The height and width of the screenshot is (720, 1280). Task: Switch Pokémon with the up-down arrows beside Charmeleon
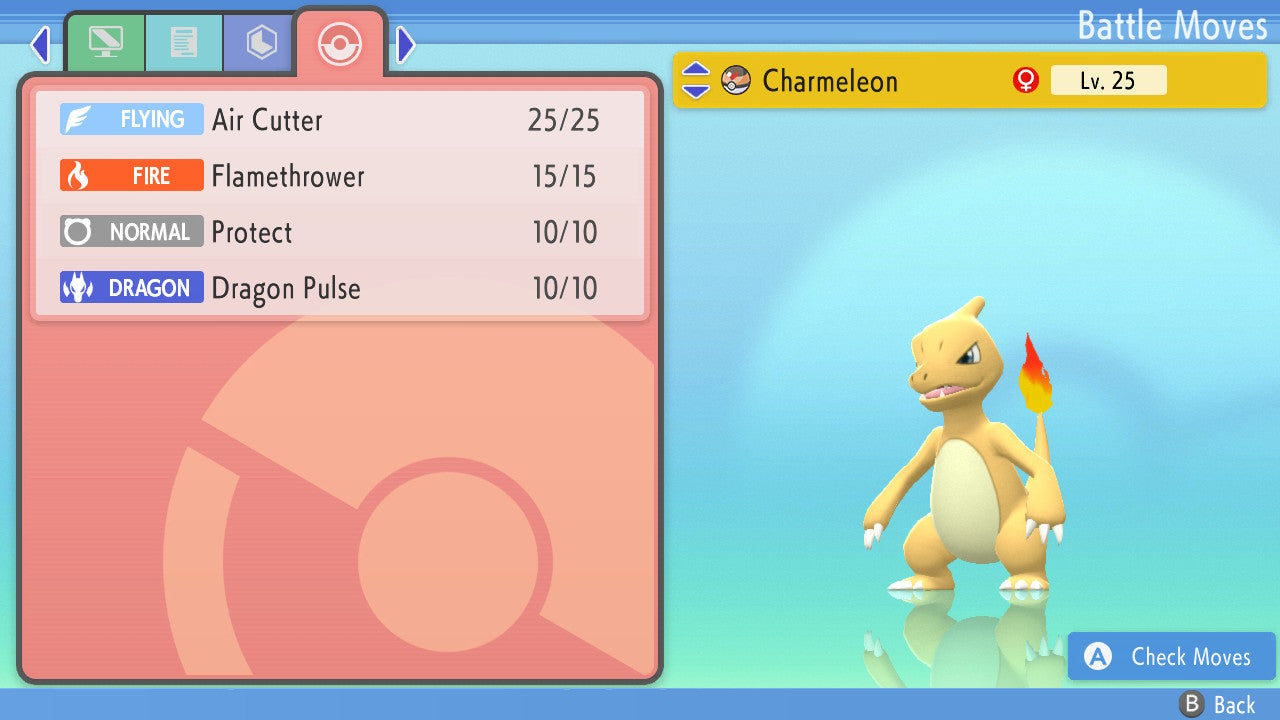click(x=695, y=80)
